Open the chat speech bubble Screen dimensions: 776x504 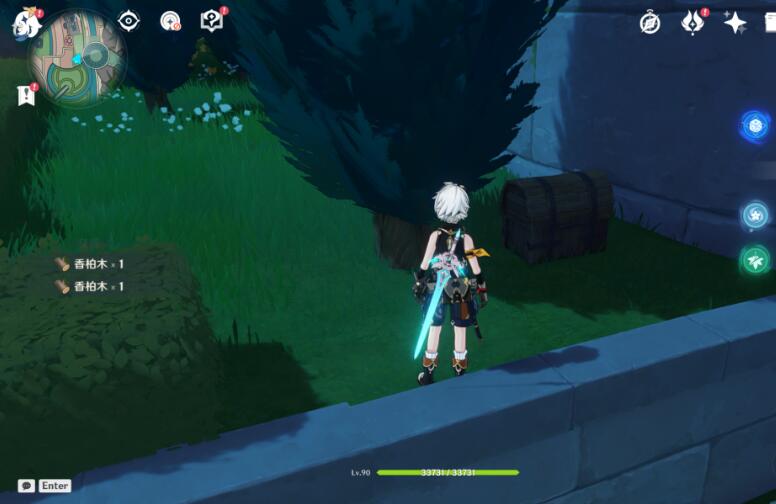click(27, 486)
